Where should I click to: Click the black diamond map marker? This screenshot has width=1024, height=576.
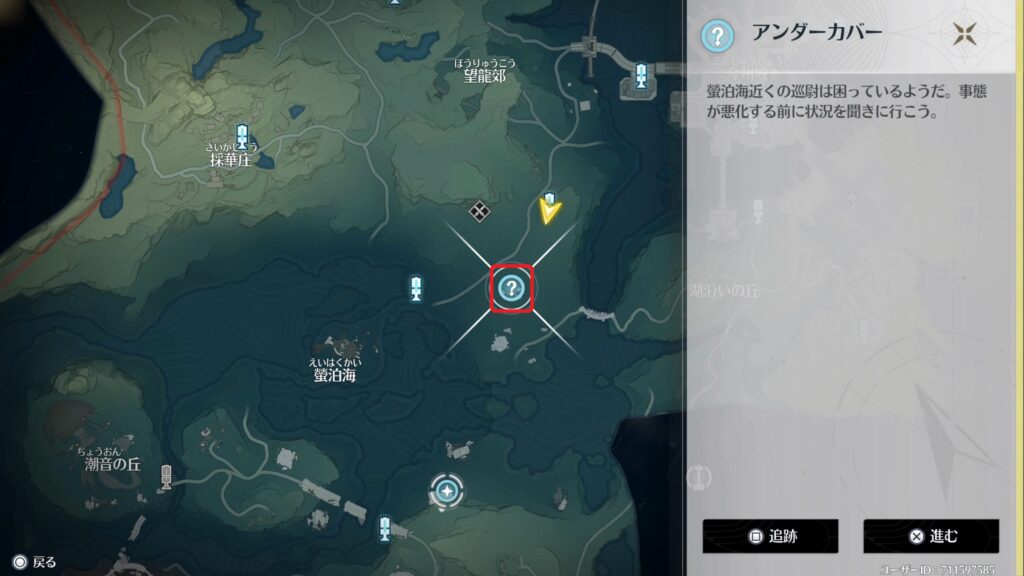pos(479,210)
